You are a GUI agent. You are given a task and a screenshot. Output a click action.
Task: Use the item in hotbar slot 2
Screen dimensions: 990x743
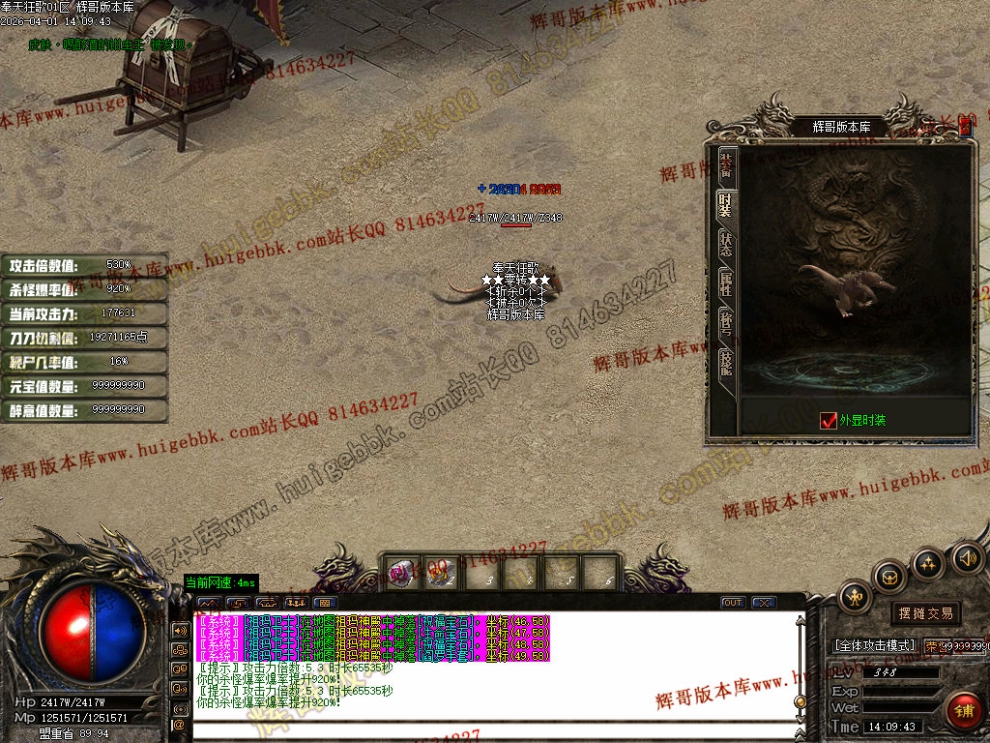pos(441,573)
